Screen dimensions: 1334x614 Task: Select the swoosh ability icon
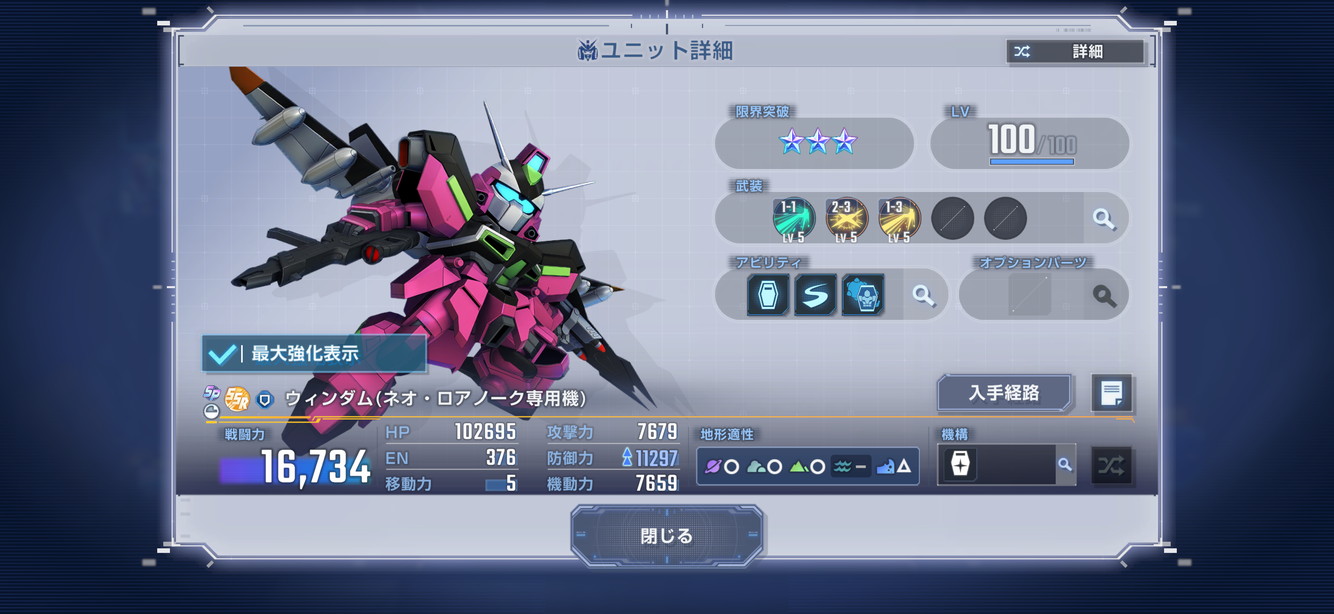[x=815, y=295]
